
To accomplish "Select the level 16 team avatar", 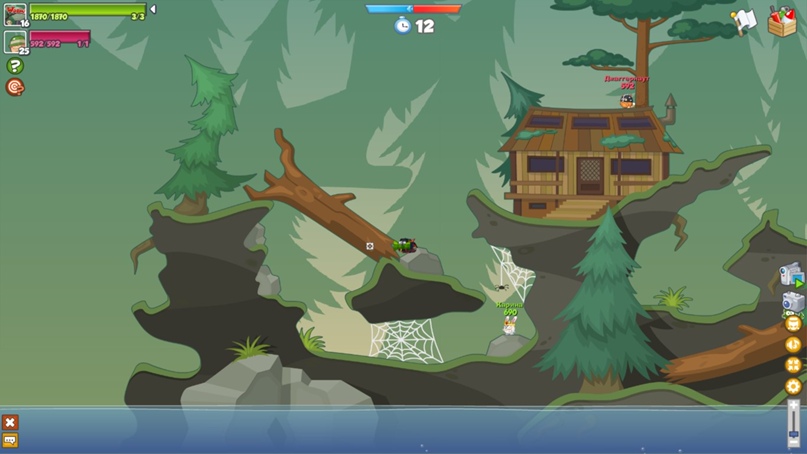I will click(x=15, y=13).
